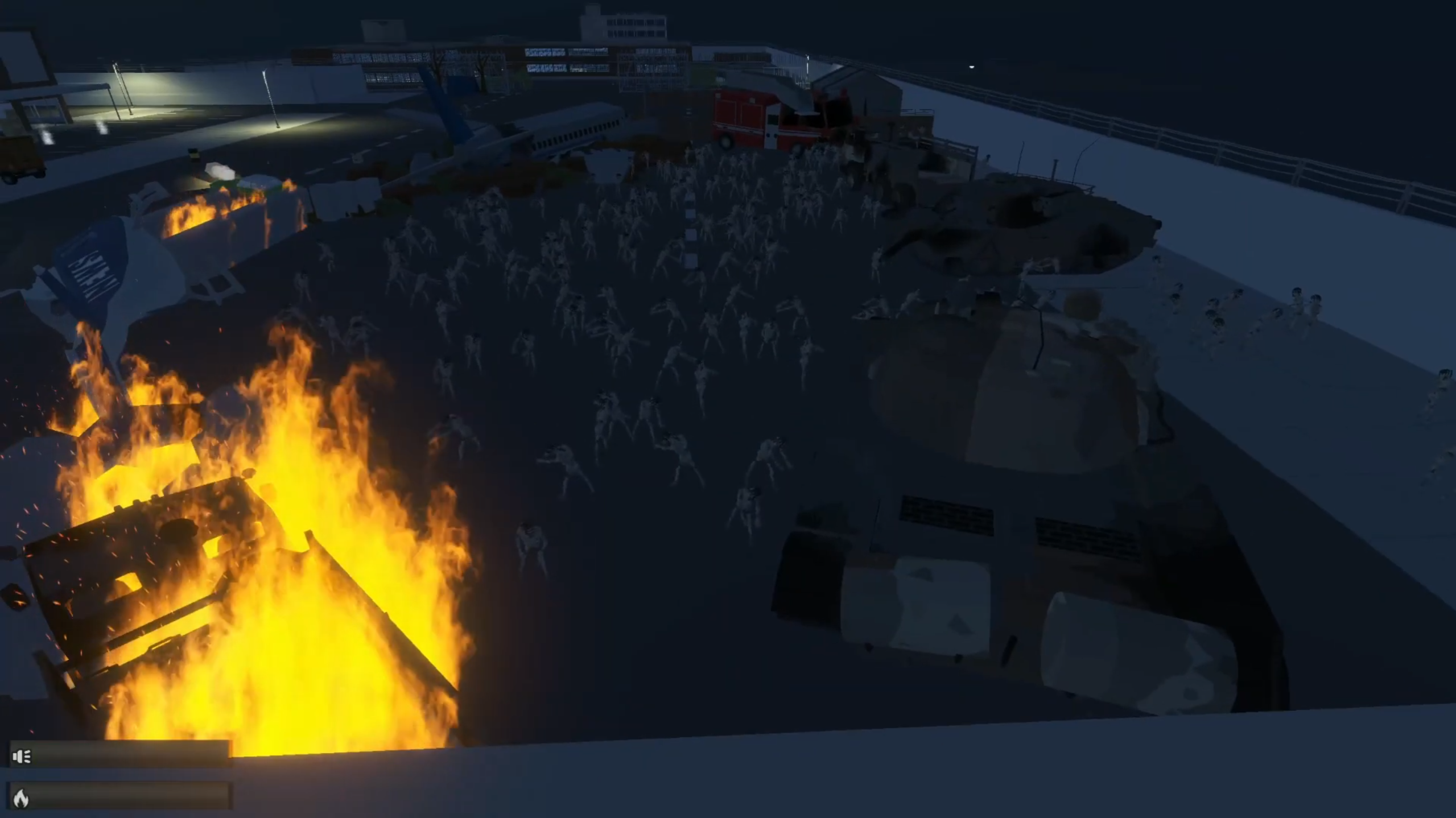Screen dimensions: 1456x818
Task: Select the flame icon on the lower bar
Action: coord(21,798)
